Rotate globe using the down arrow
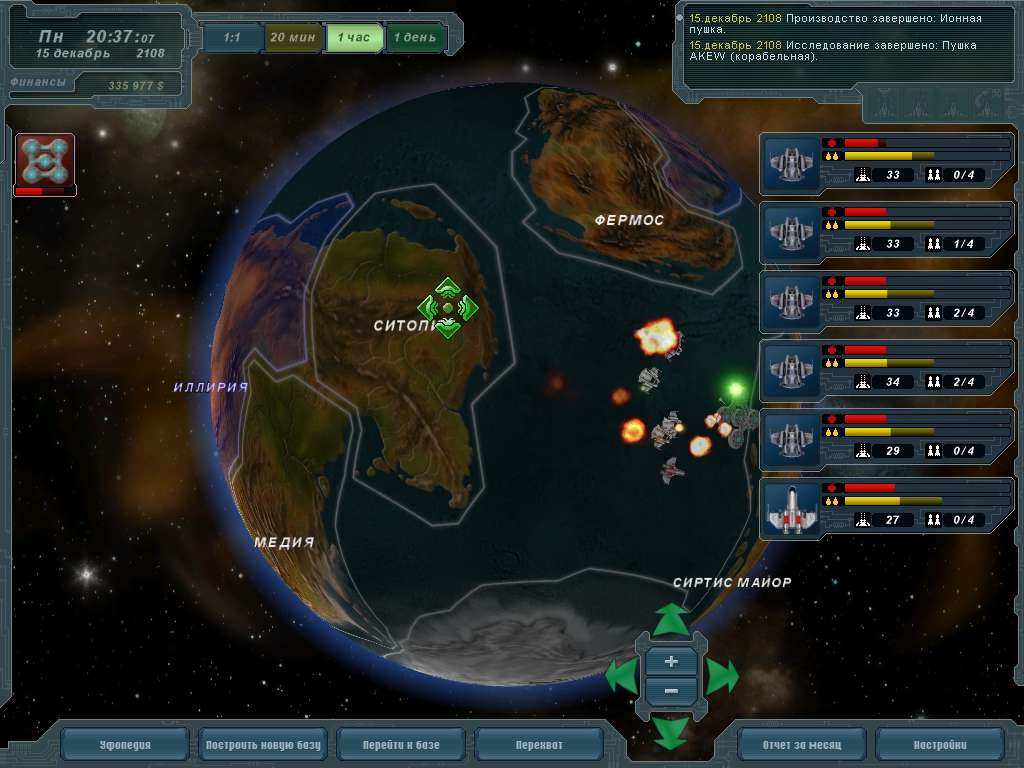 coord(671,733)
